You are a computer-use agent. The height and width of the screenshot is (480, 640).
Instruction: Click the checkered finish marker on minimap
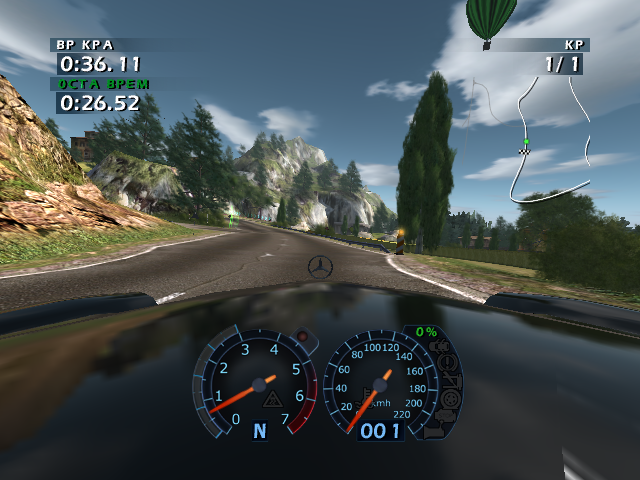click(x=524, y=152)
